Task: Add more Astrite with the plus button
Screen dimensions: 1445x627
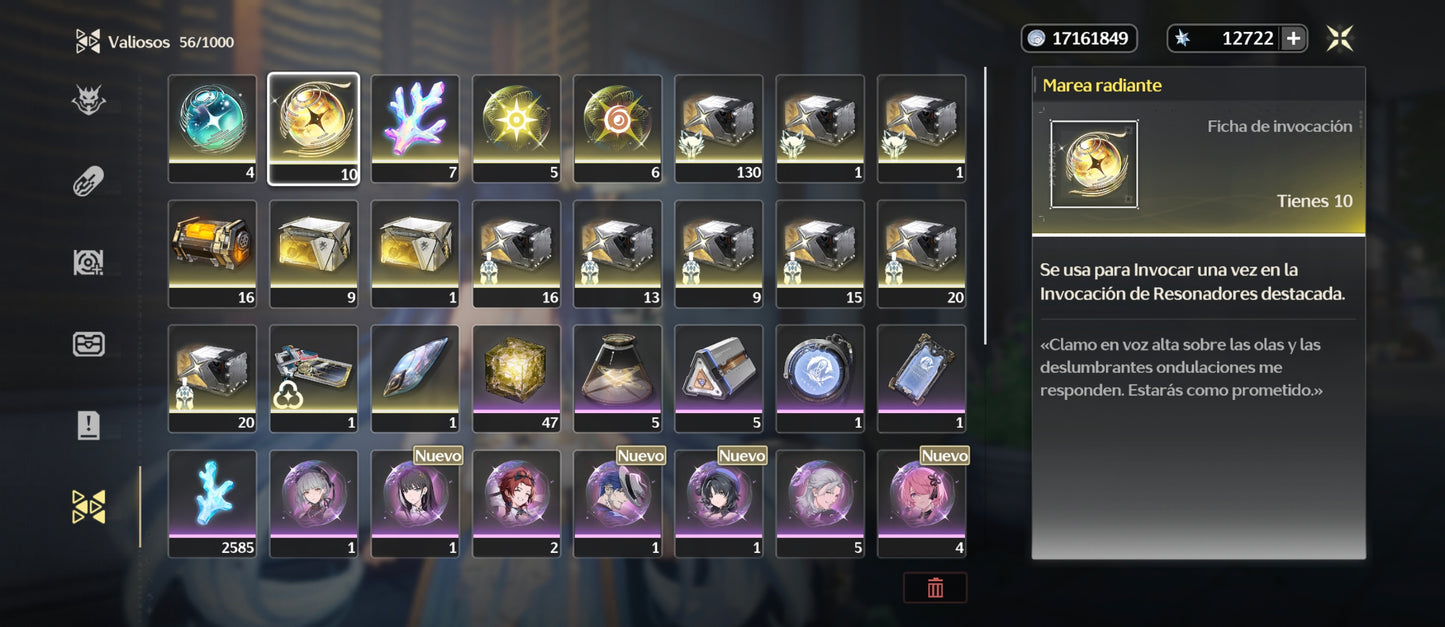Action: 1293,39
